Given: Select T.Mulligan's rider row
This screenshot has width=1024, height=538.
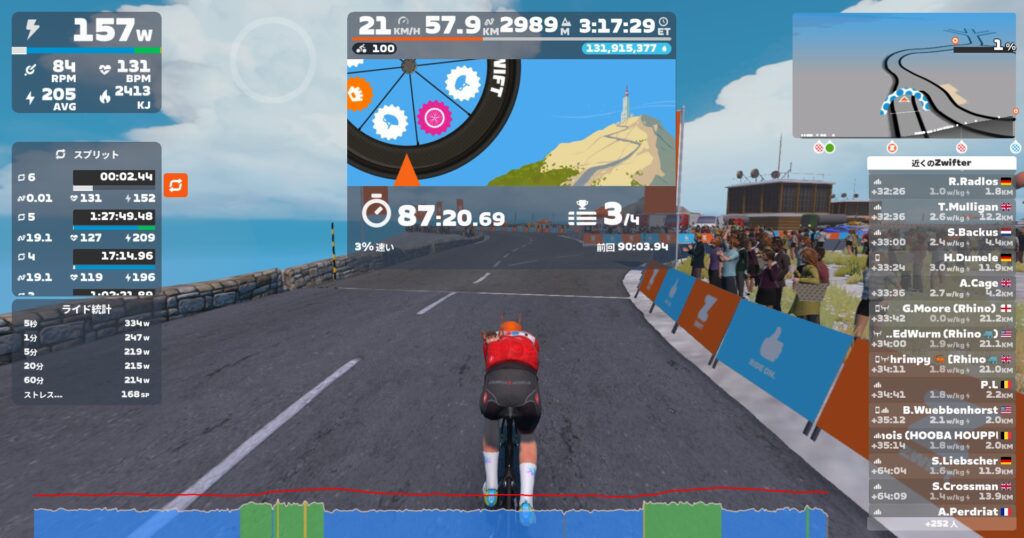Looking at the screenshot, I should (941, 211).
